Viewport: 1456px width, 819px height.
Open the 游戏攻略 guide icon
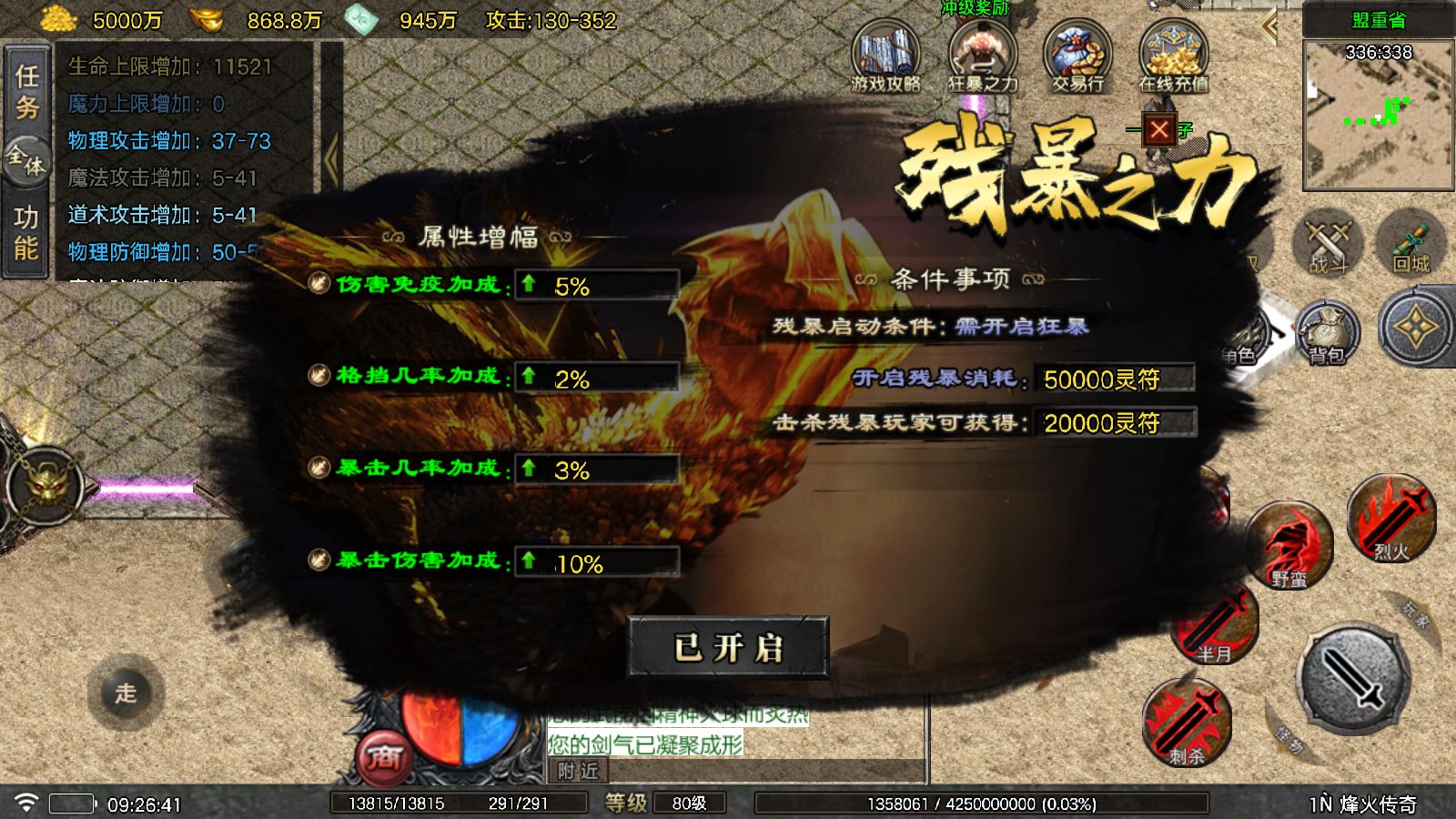885,57
